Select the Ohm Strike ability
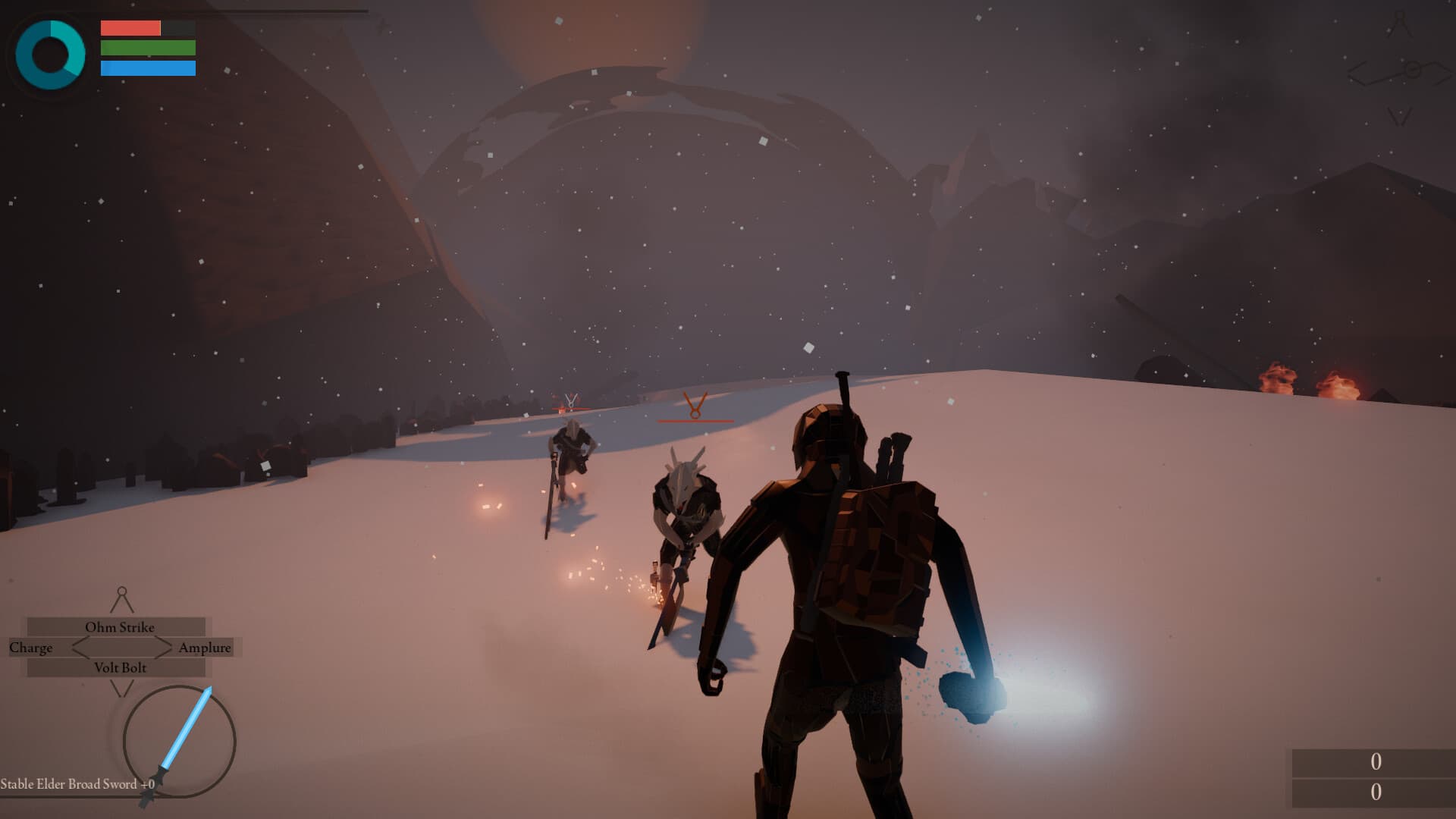 pos(121,627)
